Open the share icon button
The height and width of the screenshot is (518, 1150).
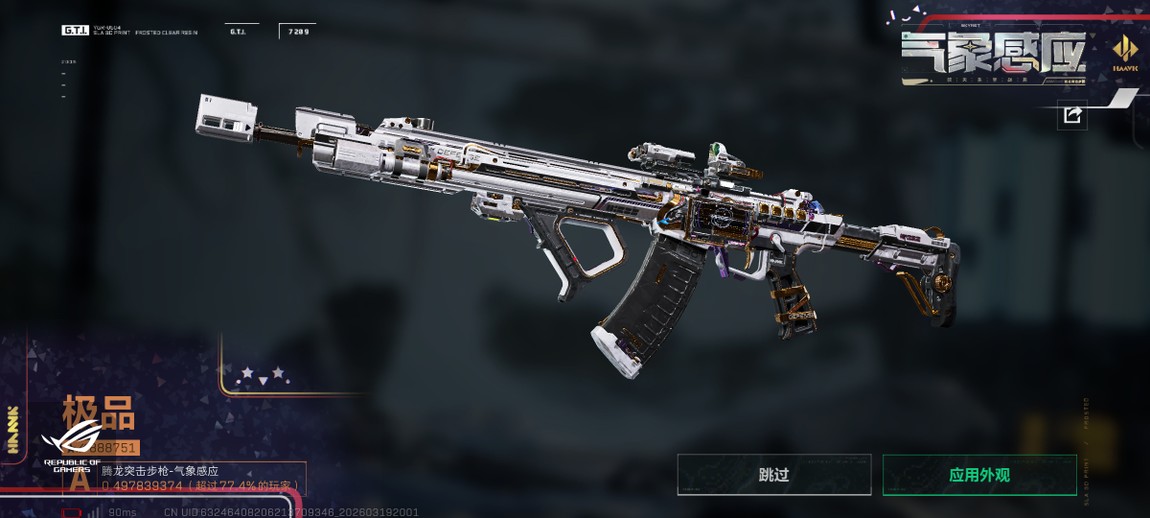coord(1072,116)
